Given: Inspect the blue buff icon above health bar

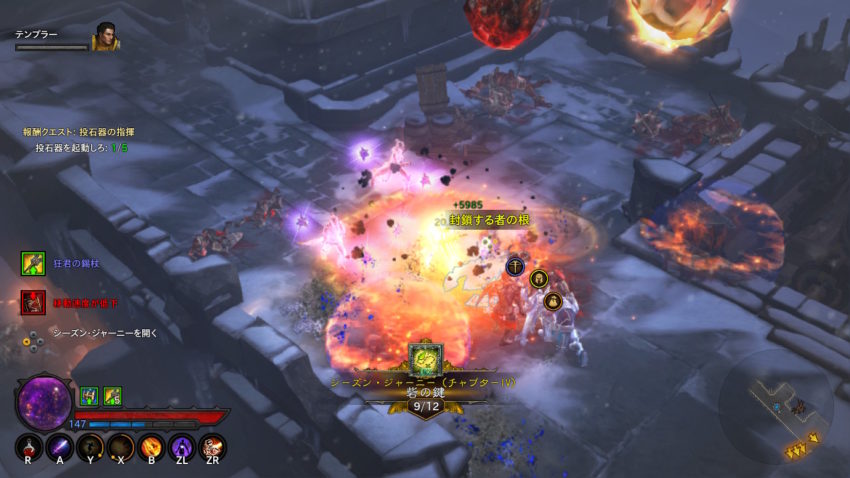Looking at the screenshot, I should [88, 396].
